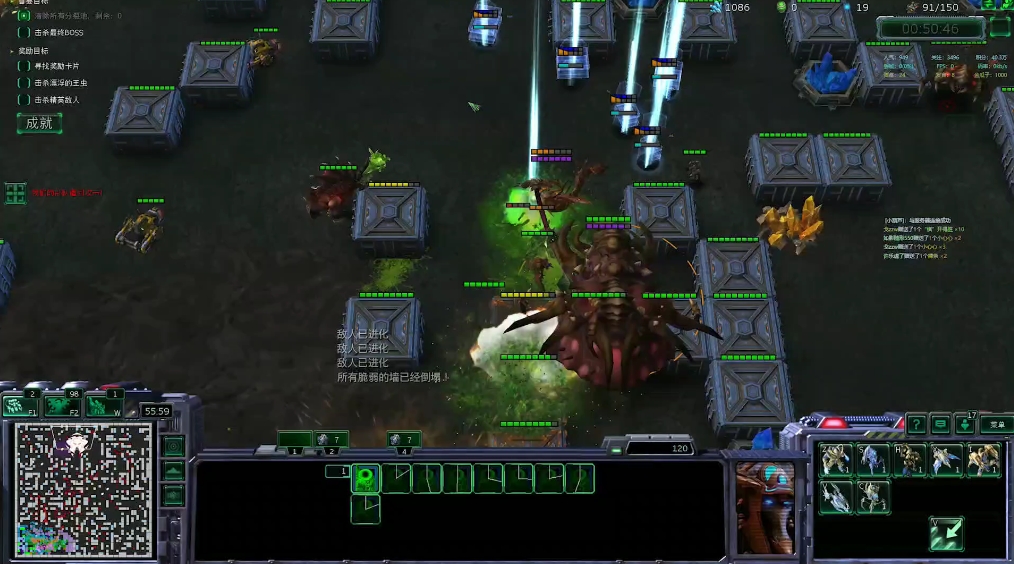Toggle the minimap ping signal button
The image size is (1014, 564).
pos(174,446)
